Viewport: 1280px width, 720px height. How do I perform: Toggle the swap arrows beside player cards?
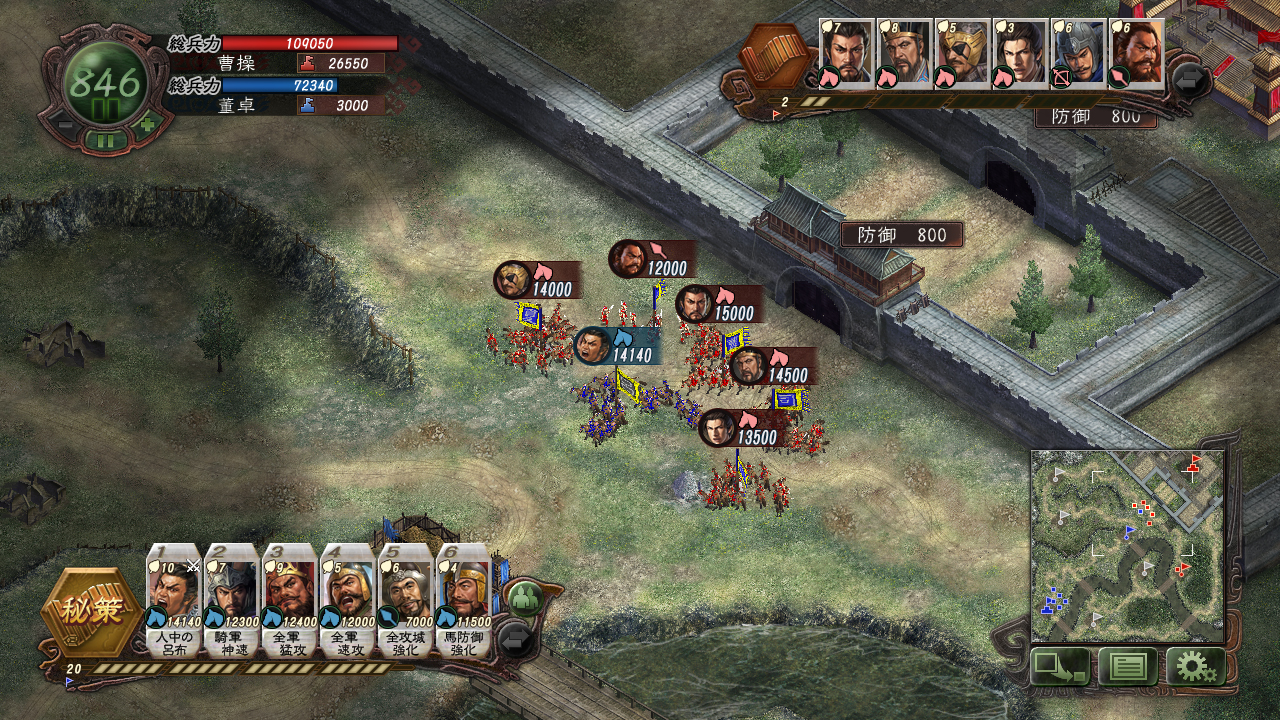(517, 639)
